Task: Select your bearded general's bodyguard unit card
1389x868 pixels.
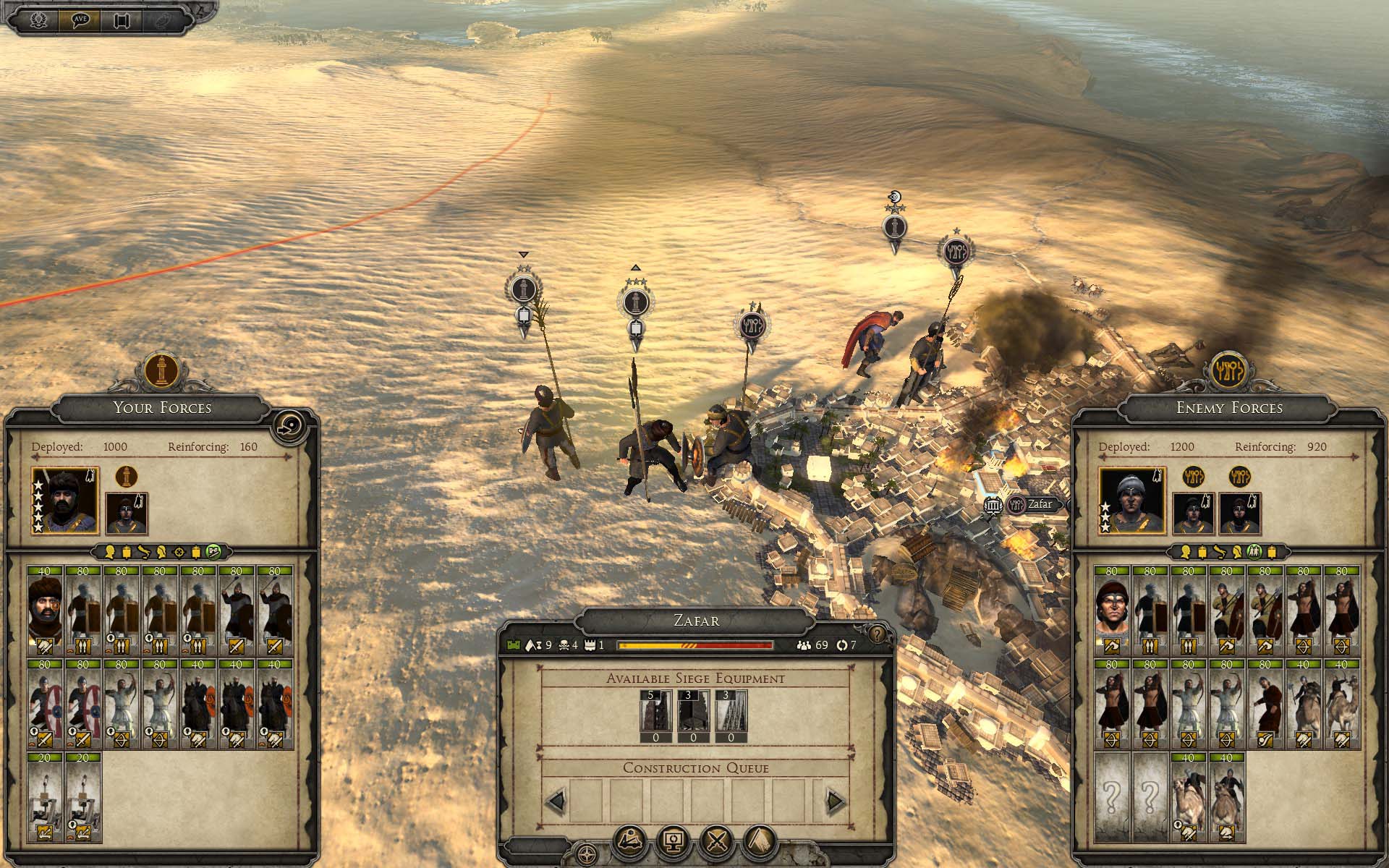Action: pos(46,610)
